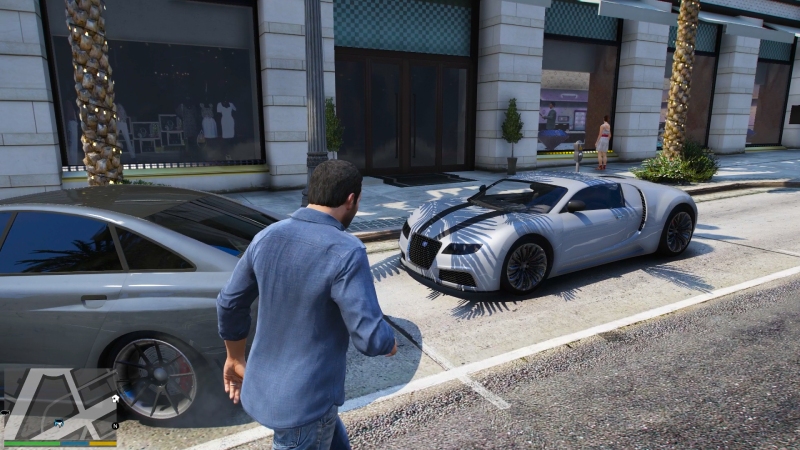Image resolution: width=800 pixels, height=450 pixels.
Task: Select the white house marker on minimap
Action: pyautogui.click(x=115, y=399)
